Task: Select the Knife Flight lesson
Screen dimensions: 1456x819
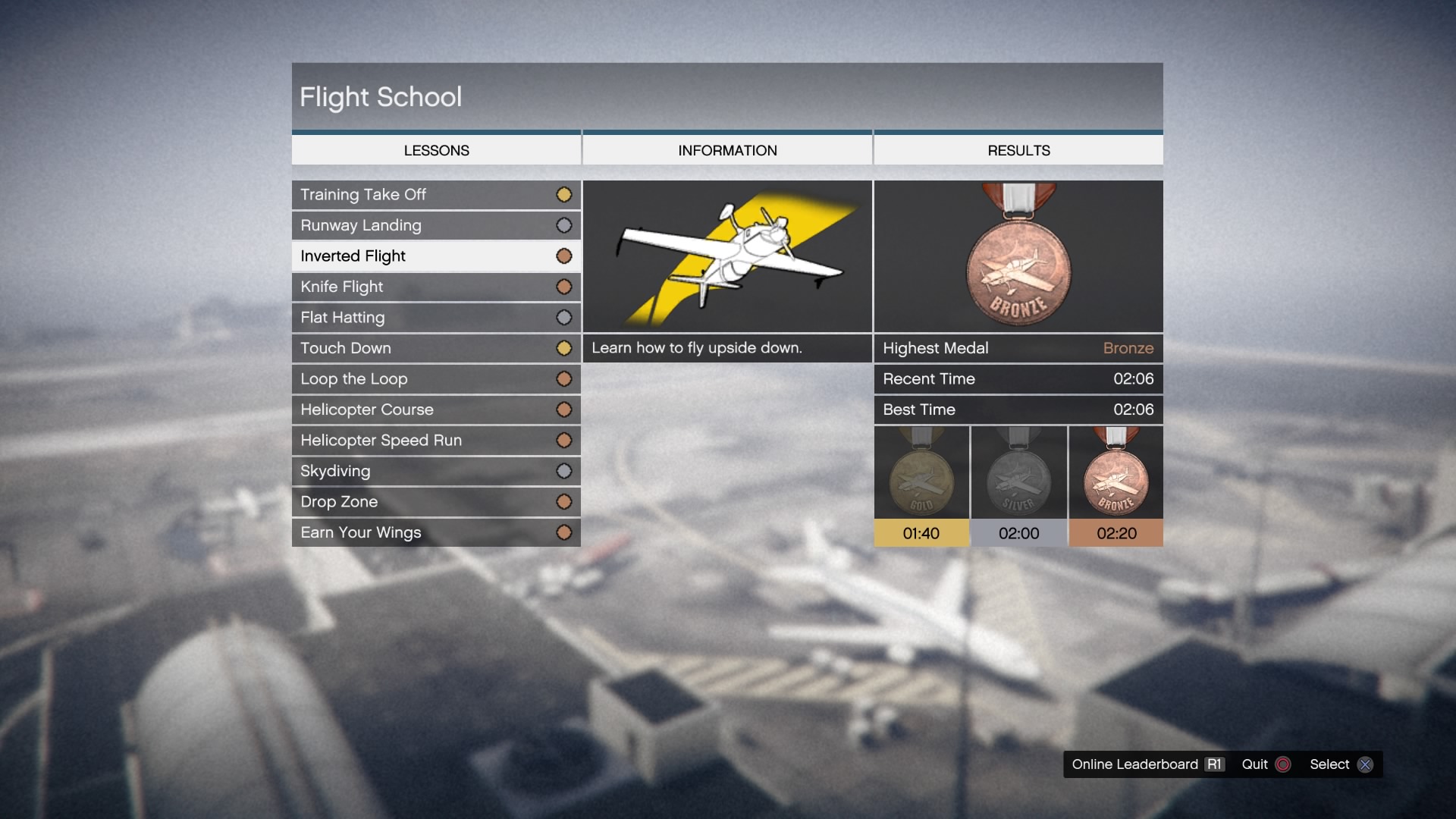Action: pyautogui.click(x=436, y=287)
